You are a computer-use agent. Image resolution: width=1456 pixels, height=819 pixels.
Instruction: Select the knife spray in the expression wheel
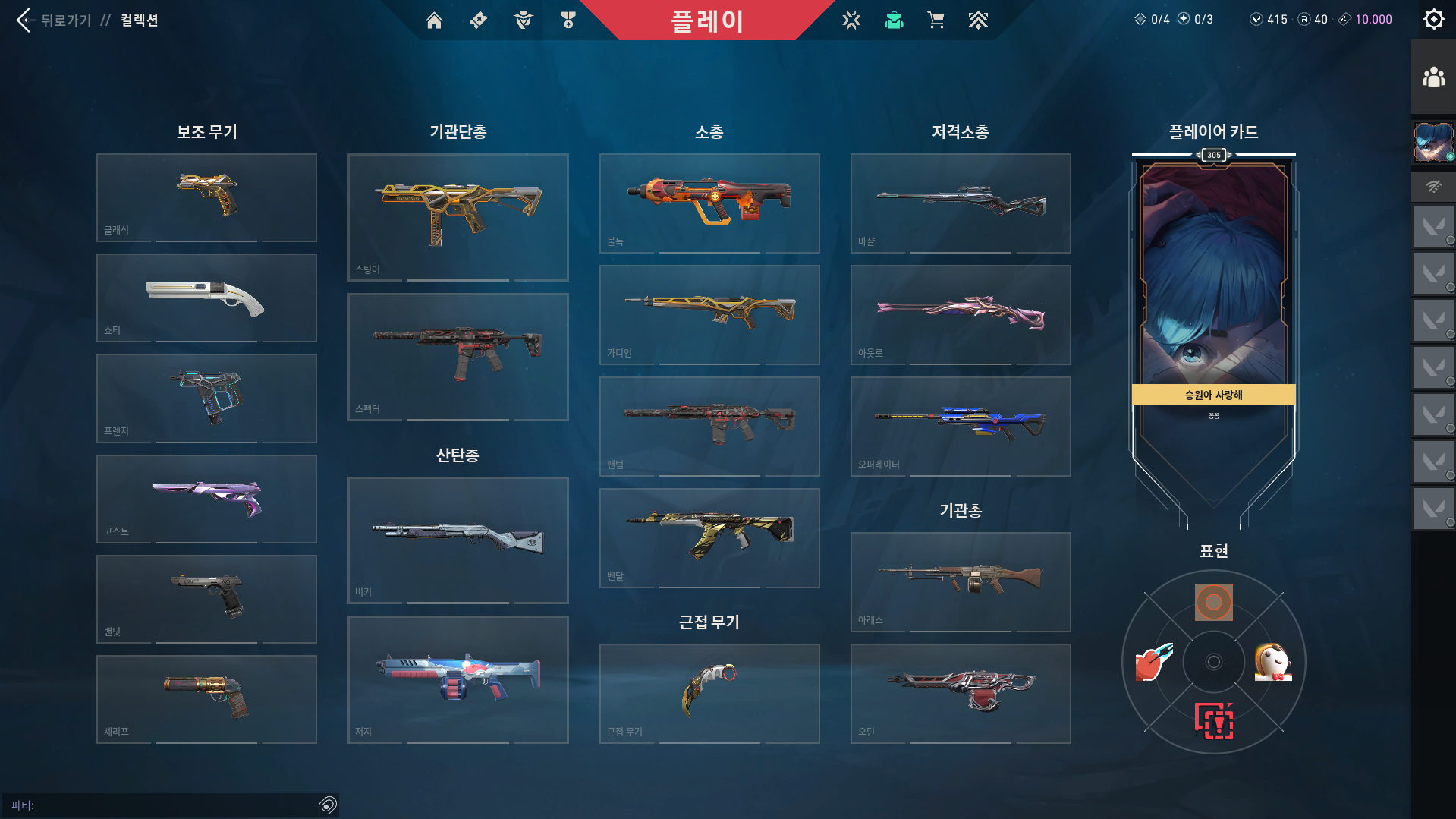pos(1152,661)
